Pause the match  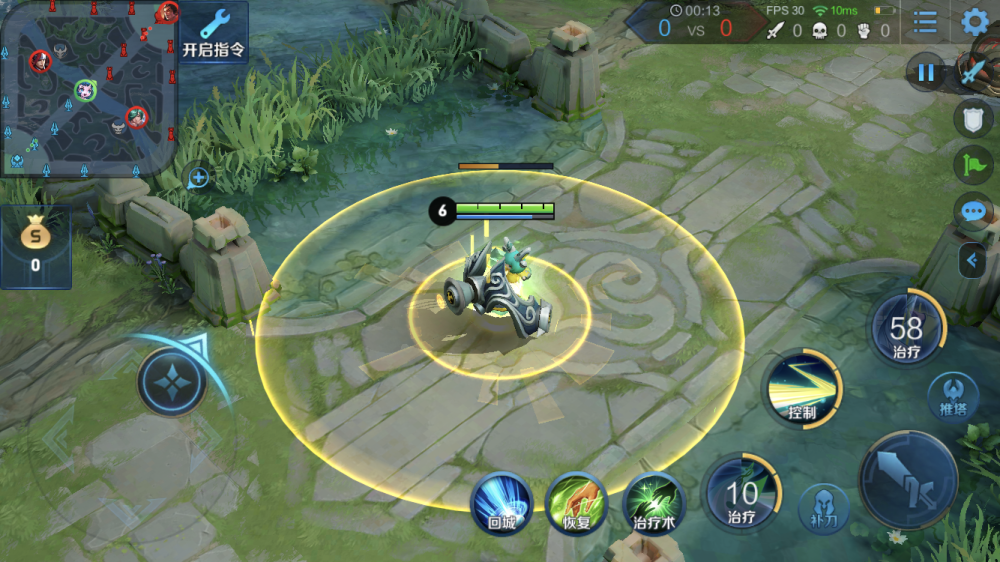pyautogui.click(x=926, y=72)
